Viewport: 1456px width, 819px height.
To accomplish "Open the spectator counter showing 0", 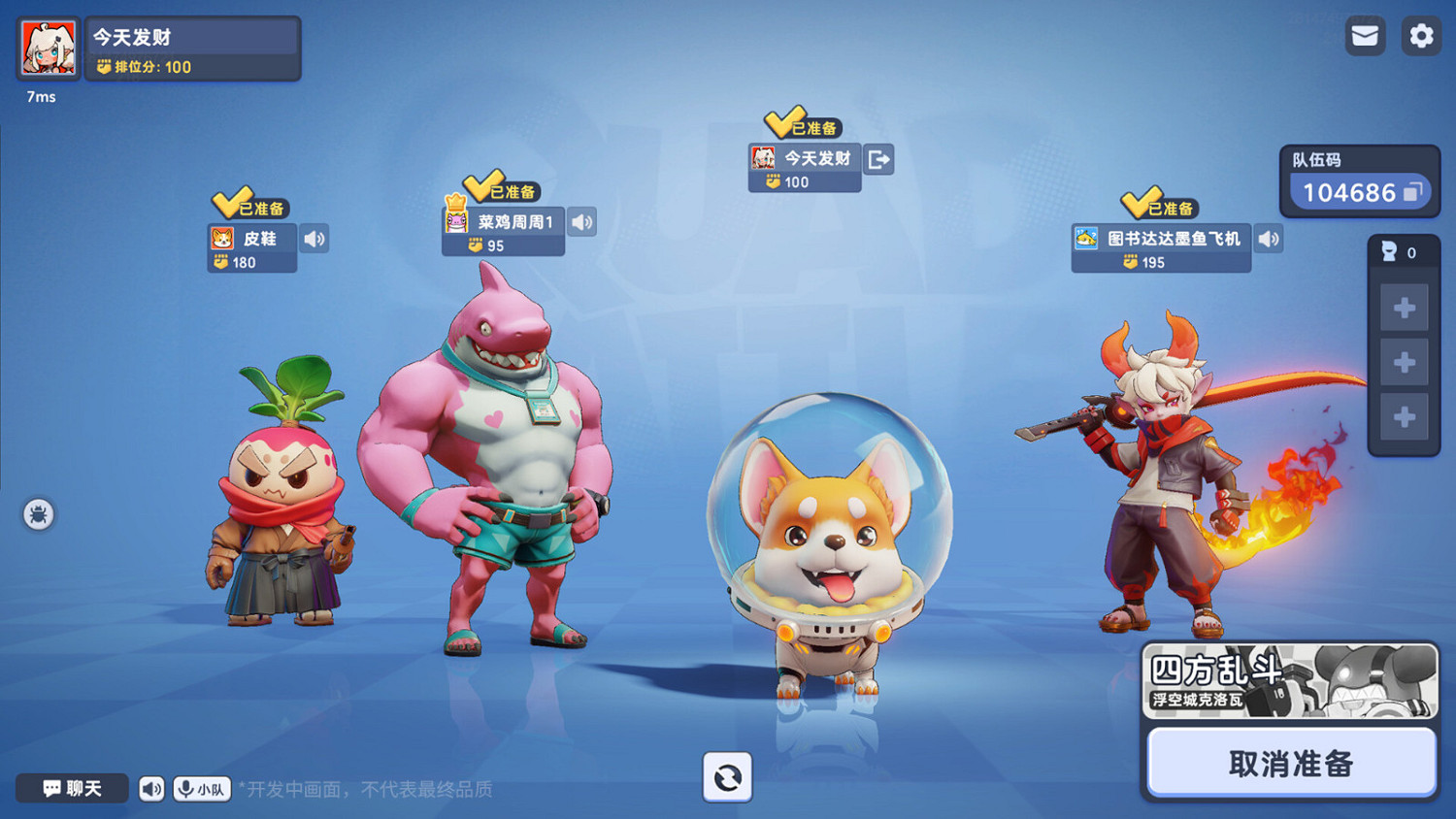I will 1403,252.
